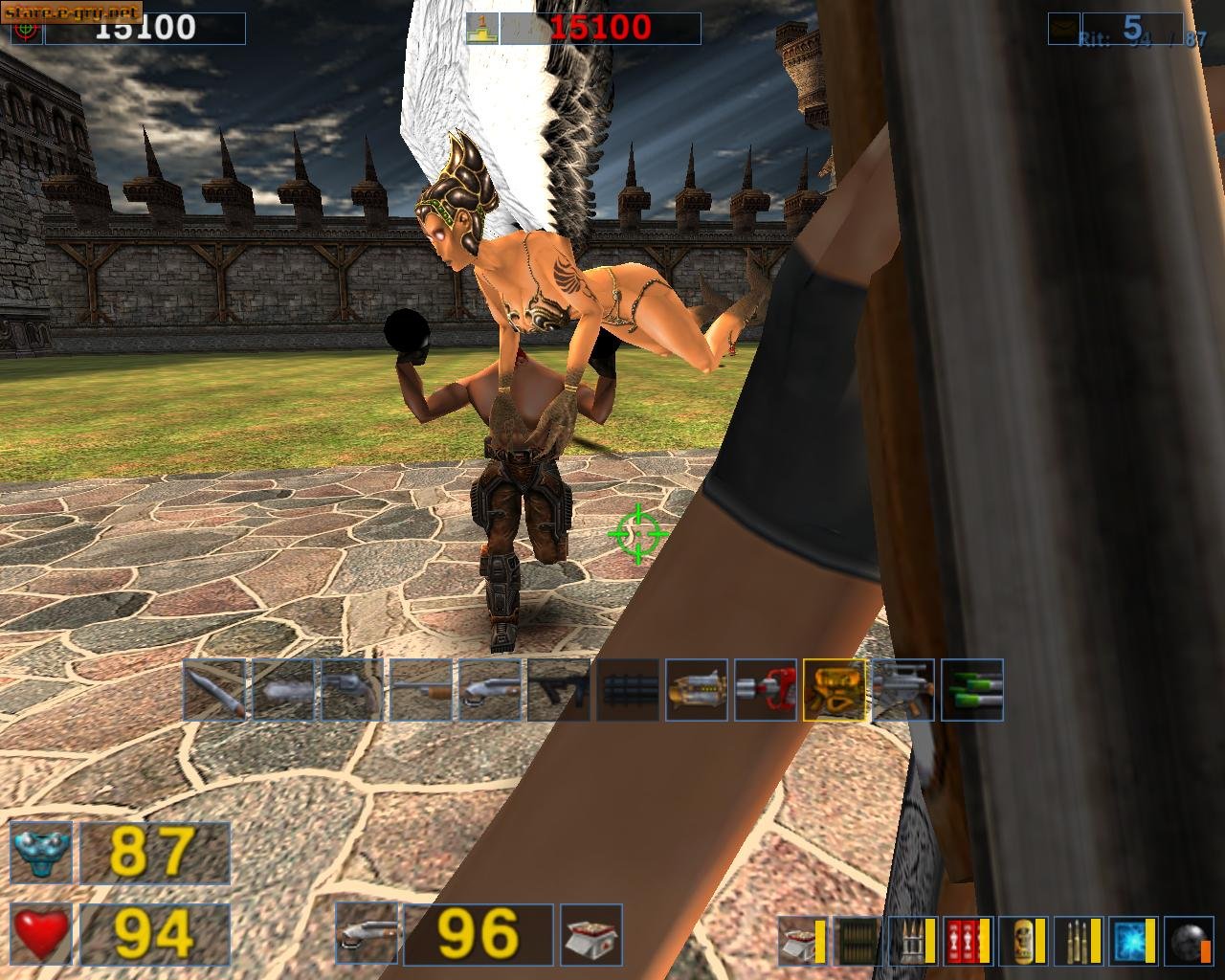Image resolution: width=1225 pixels, height=980 pixels.
Task: Click the red heart health icon
Action: 43,933
